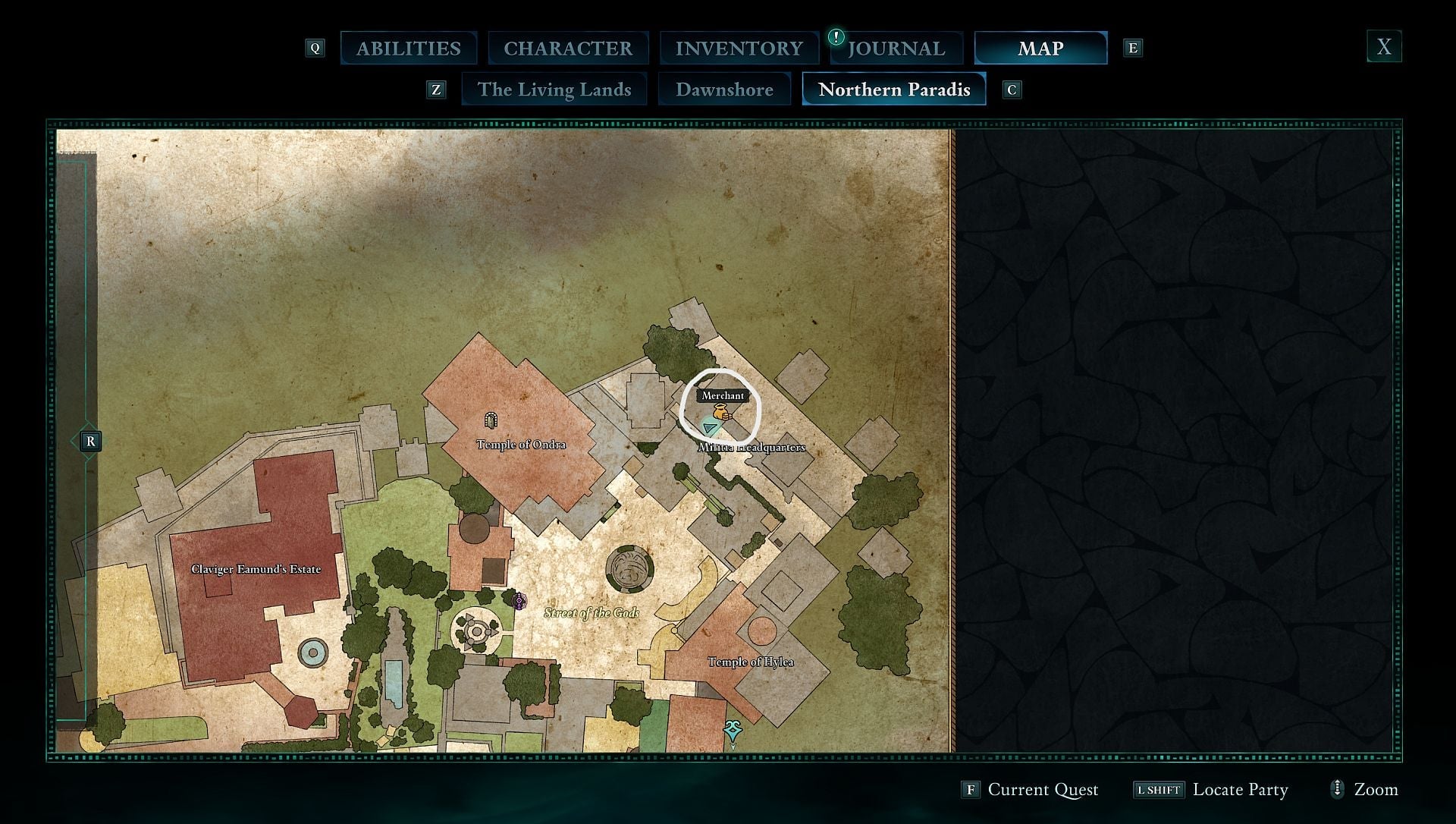Switch to the ABILITIES tab
Image resolution: width=1456 pixels, height=824 pixels.
tap(409, 47)
